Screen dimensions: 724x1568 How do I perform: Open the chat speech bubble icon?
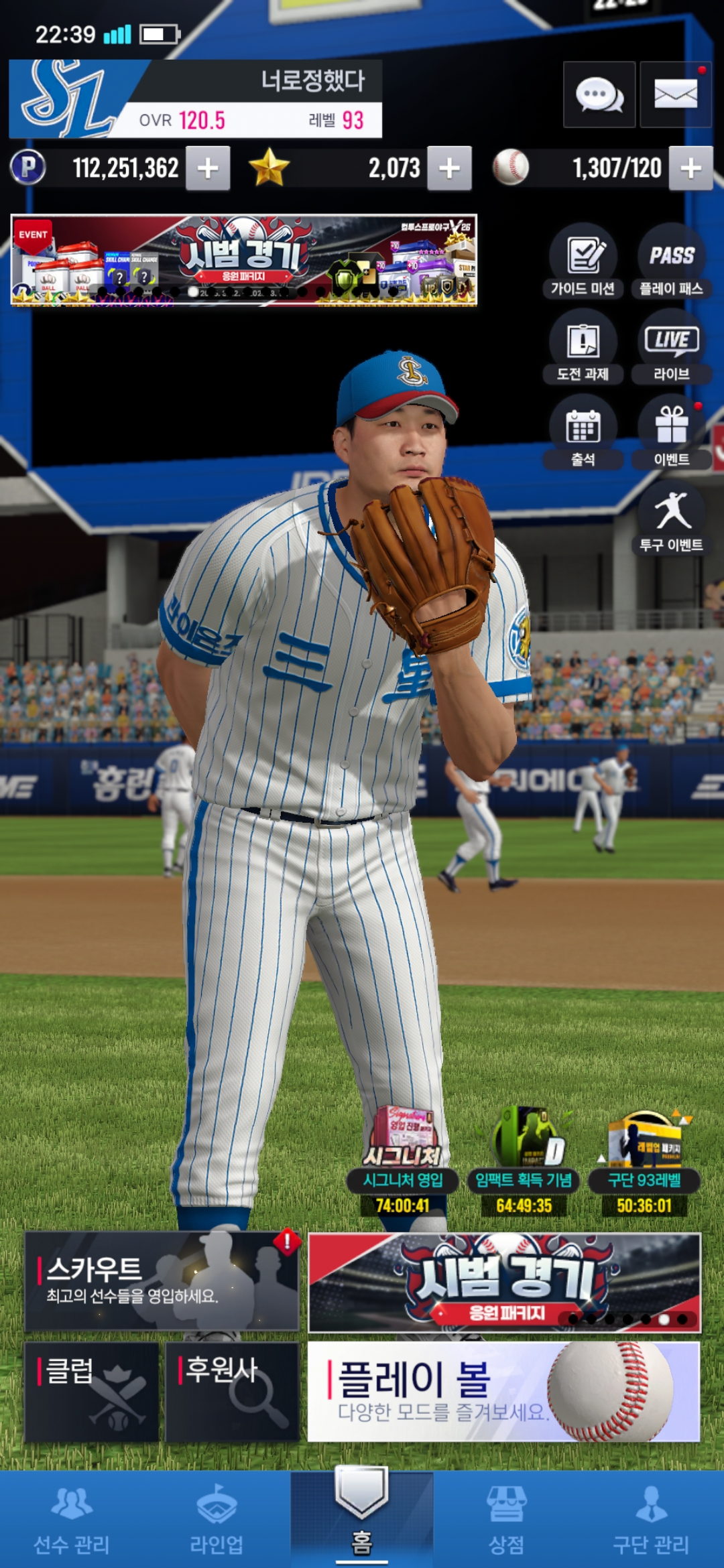[x=599, y=94]
